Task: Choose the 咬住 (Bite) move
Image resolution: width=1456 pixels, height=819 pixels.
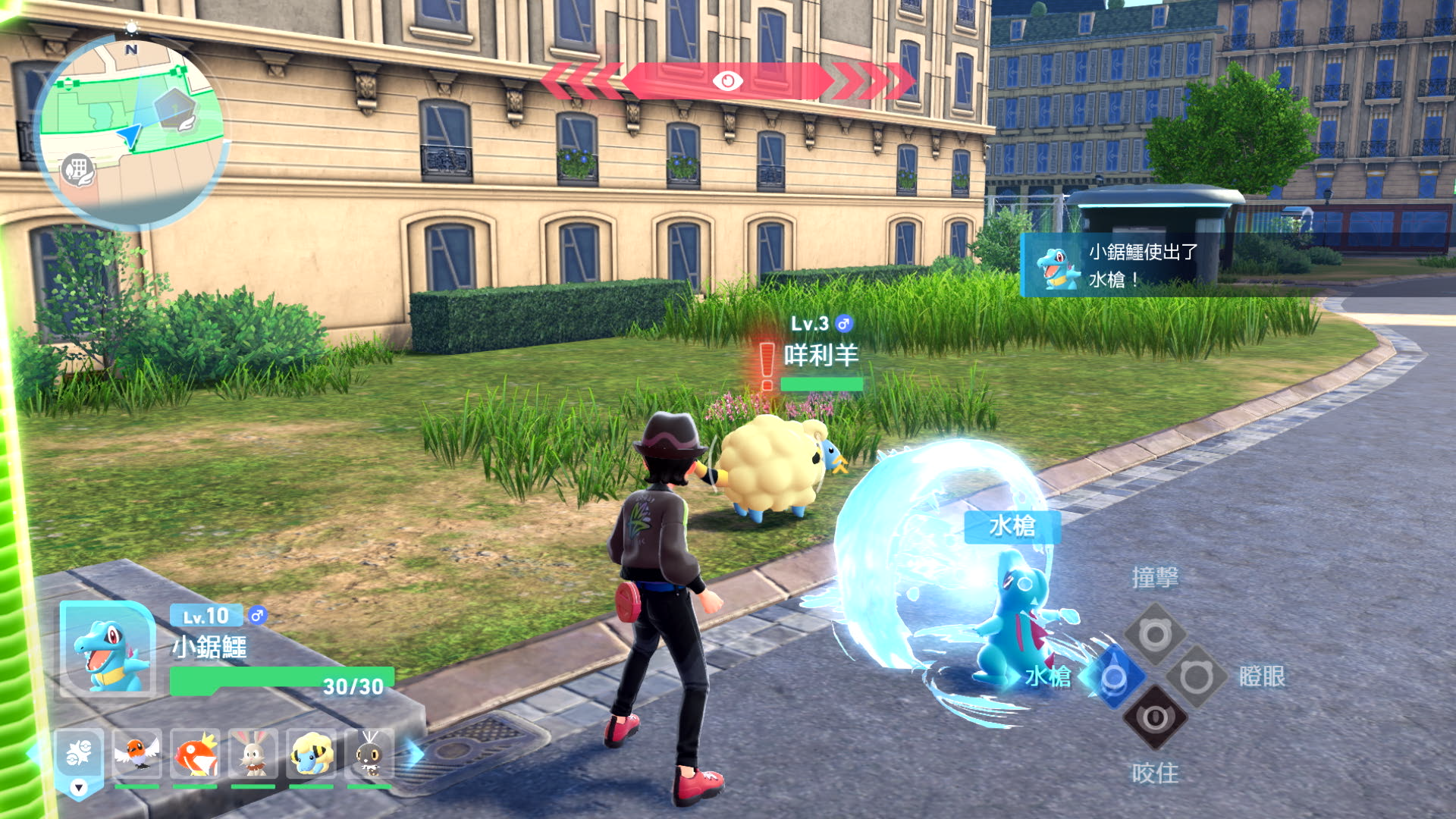Action: [x=1154, y=717]
